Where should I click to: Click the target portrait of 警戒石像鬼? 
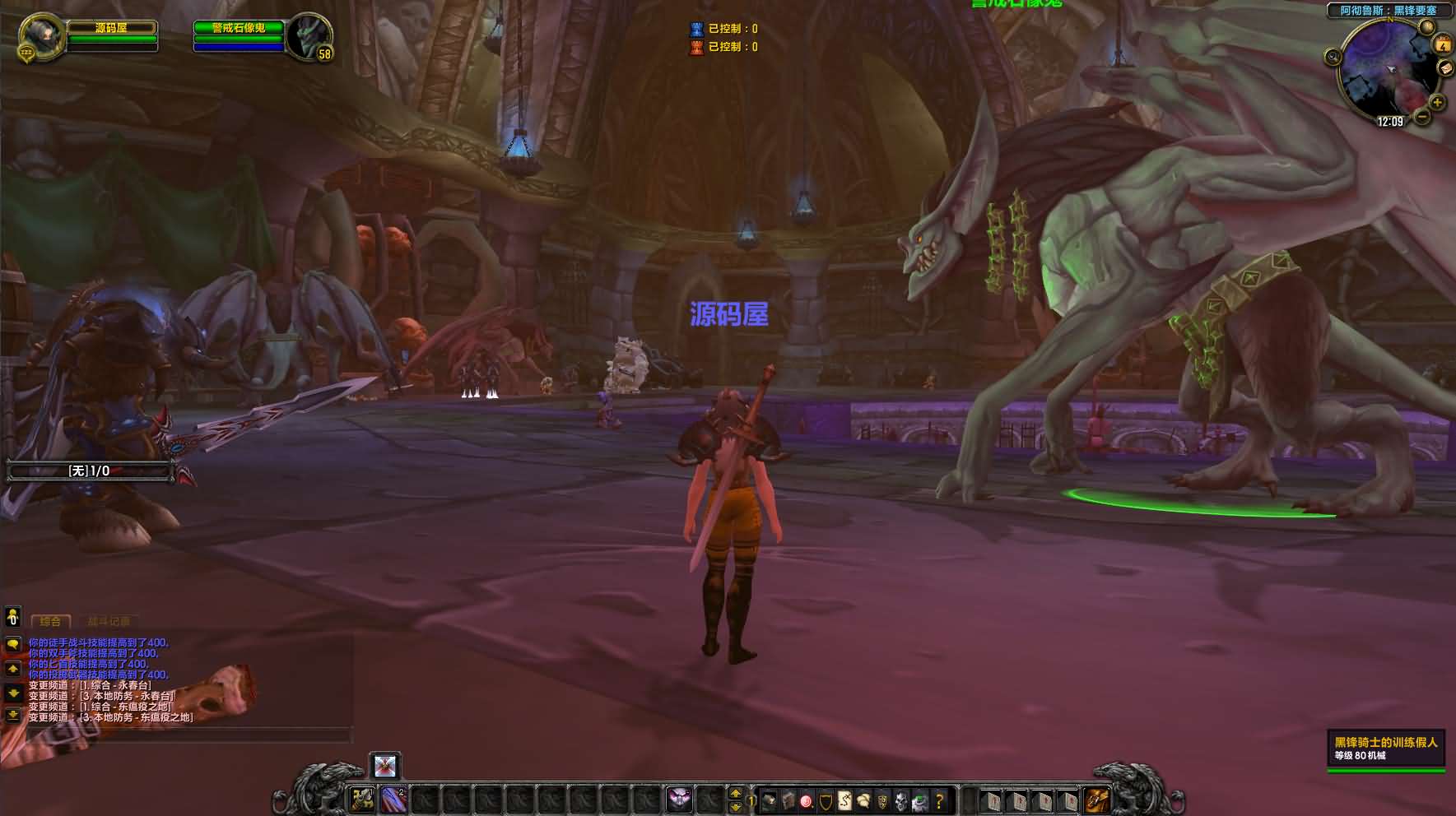(309, 37)
